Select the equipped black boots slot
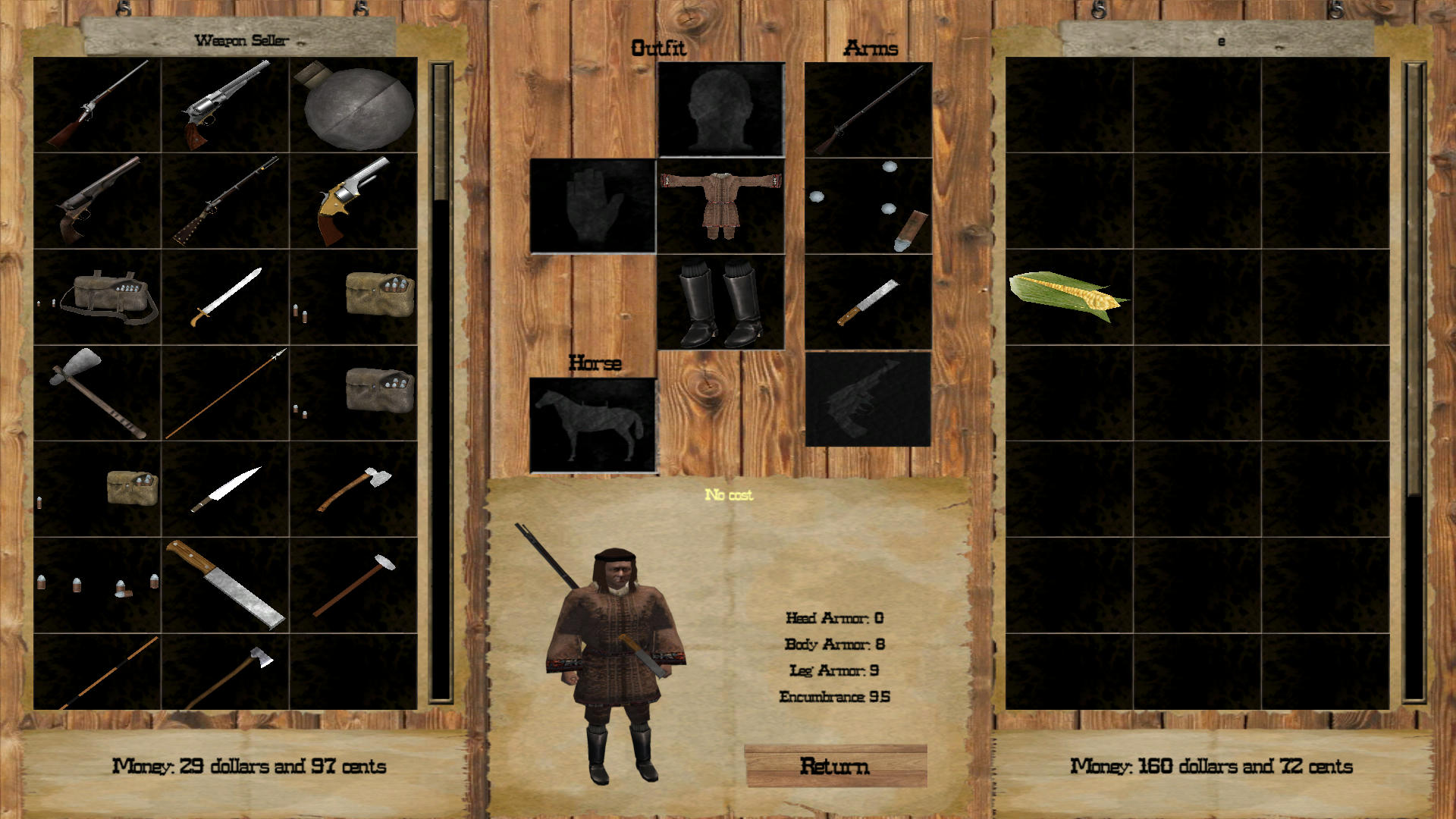The image size is (1456, 819). pos(720,302)
